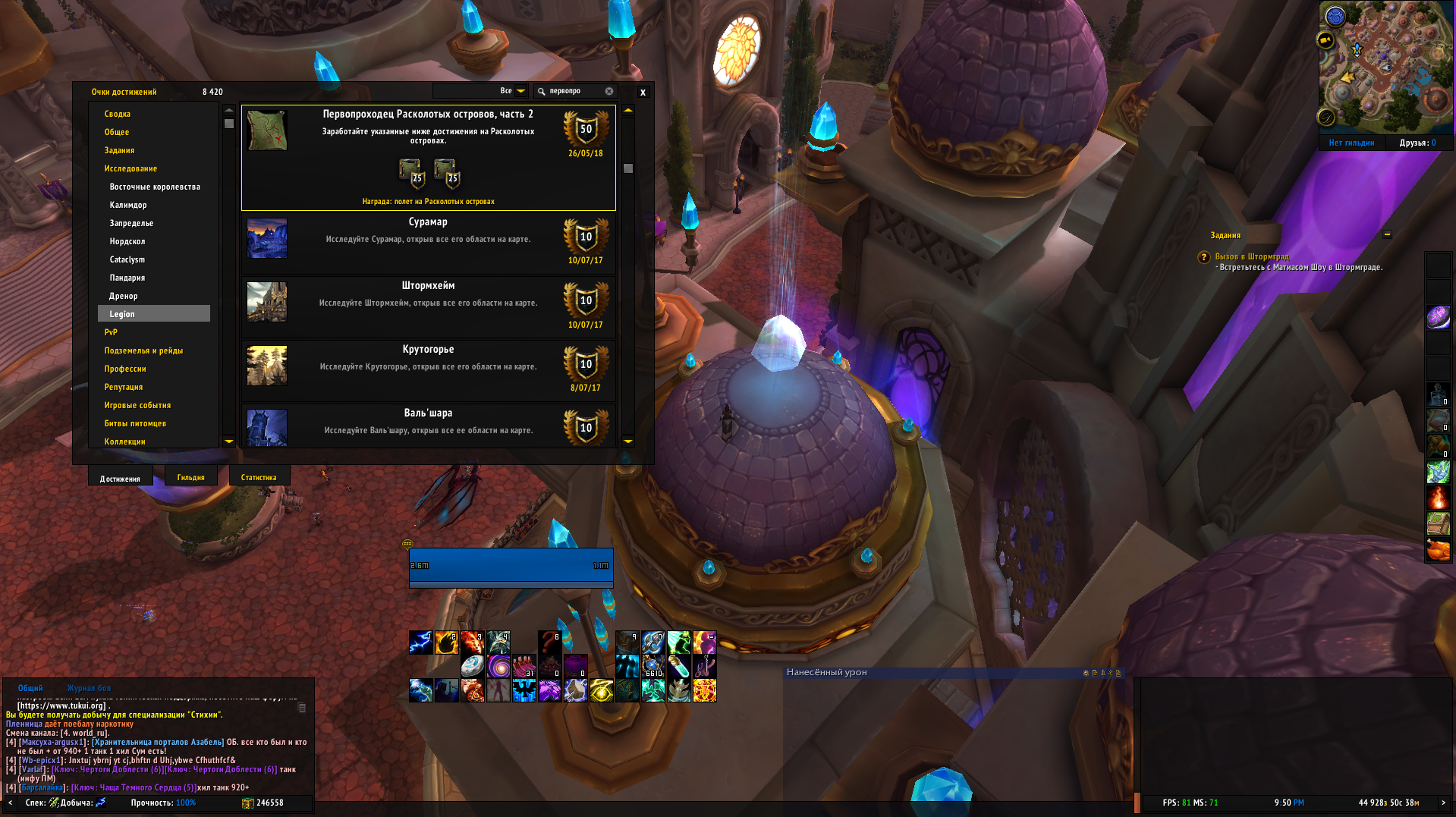Select the Вызов в Штормград quest tracker entry
1456x817 pixels.
[x=1251, y=257]
